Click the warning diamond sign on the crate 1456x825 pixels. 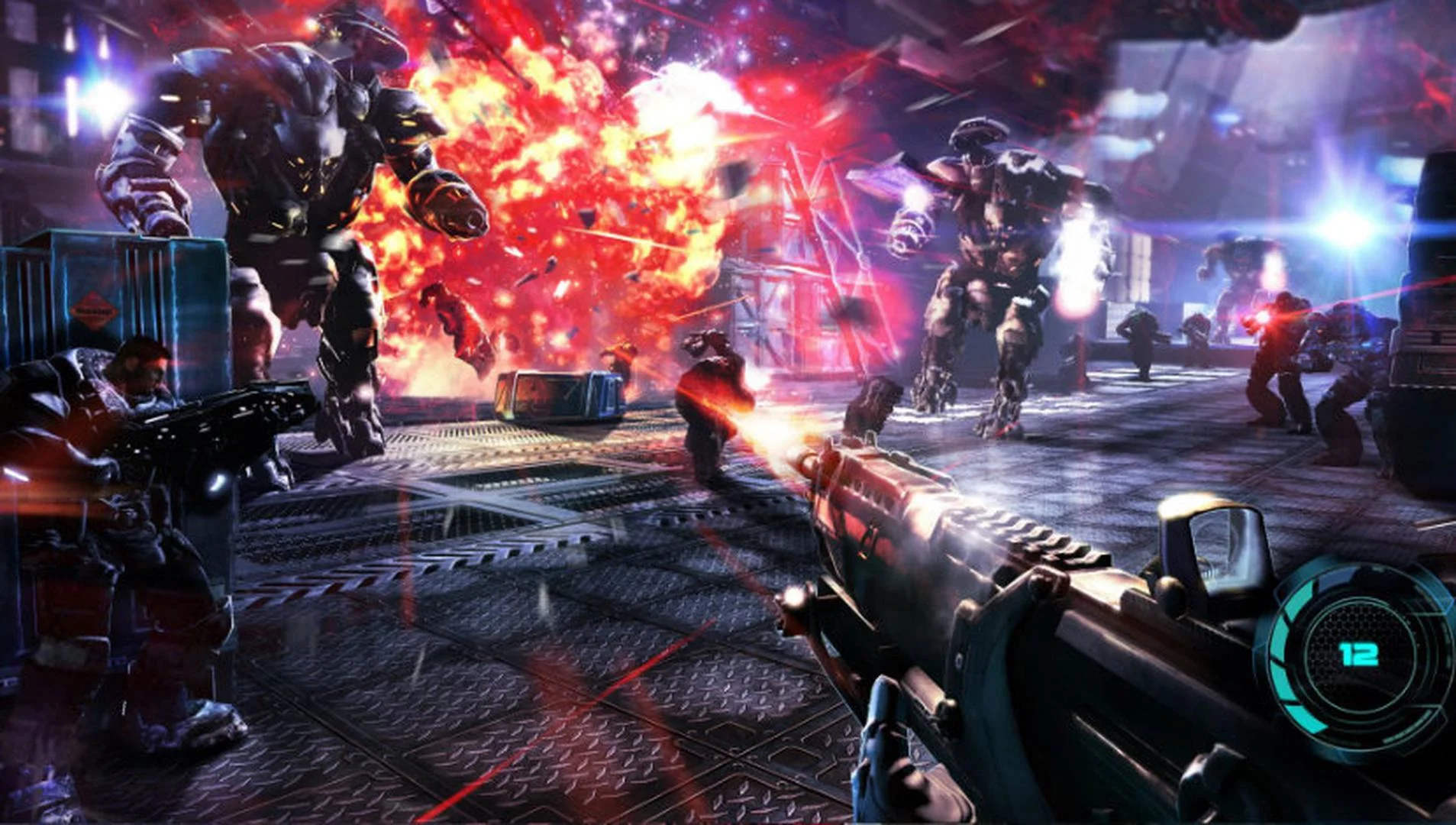[94, 309]
